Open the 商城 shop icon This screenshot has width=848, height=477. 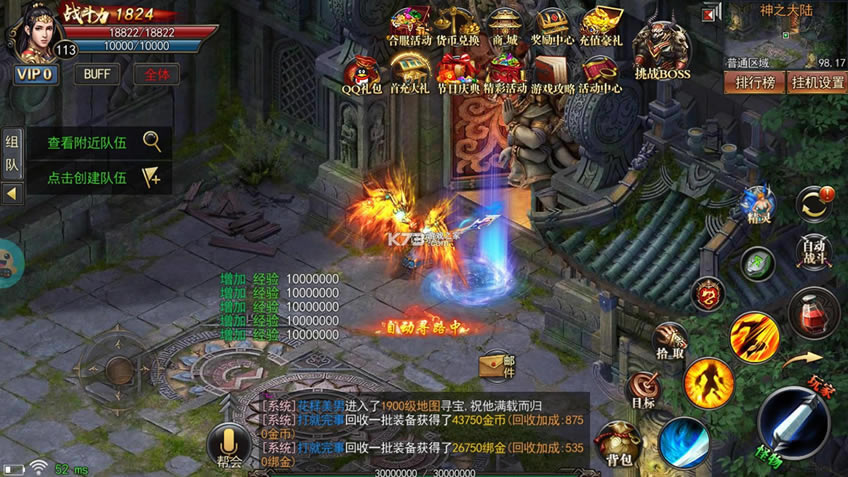pyautogui.click(x=504, y=27)
